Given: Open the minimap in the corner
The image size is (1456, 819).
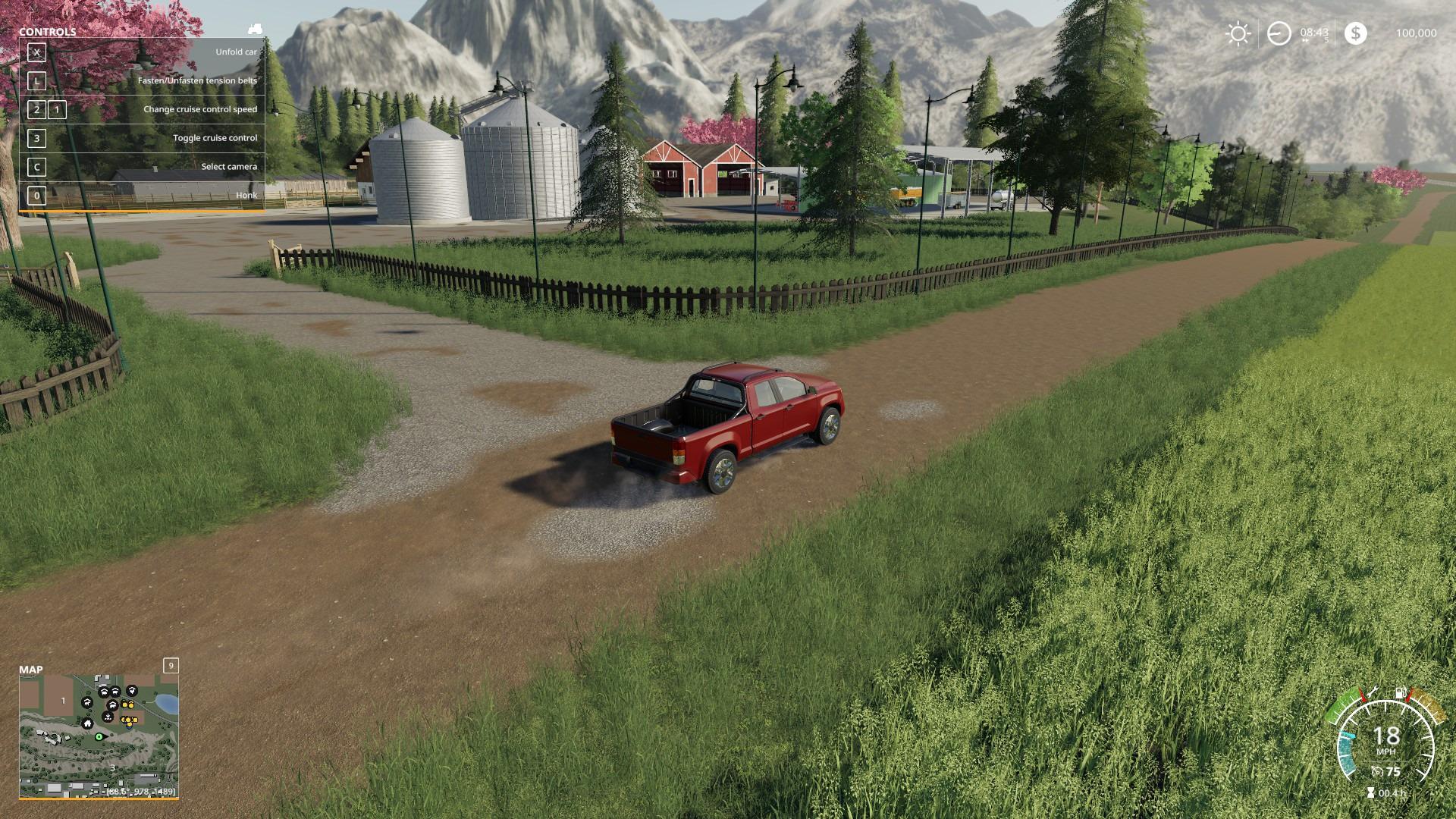Looking at the screenshot, I should pos(99,736).
